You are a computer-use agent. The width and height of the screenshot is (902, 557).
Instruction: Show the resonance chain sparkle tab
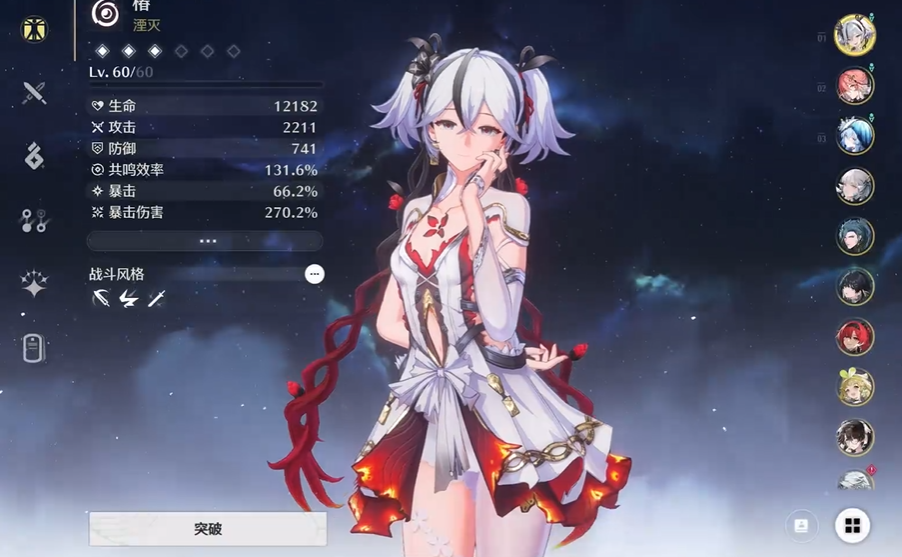click(x=35, y=284)
